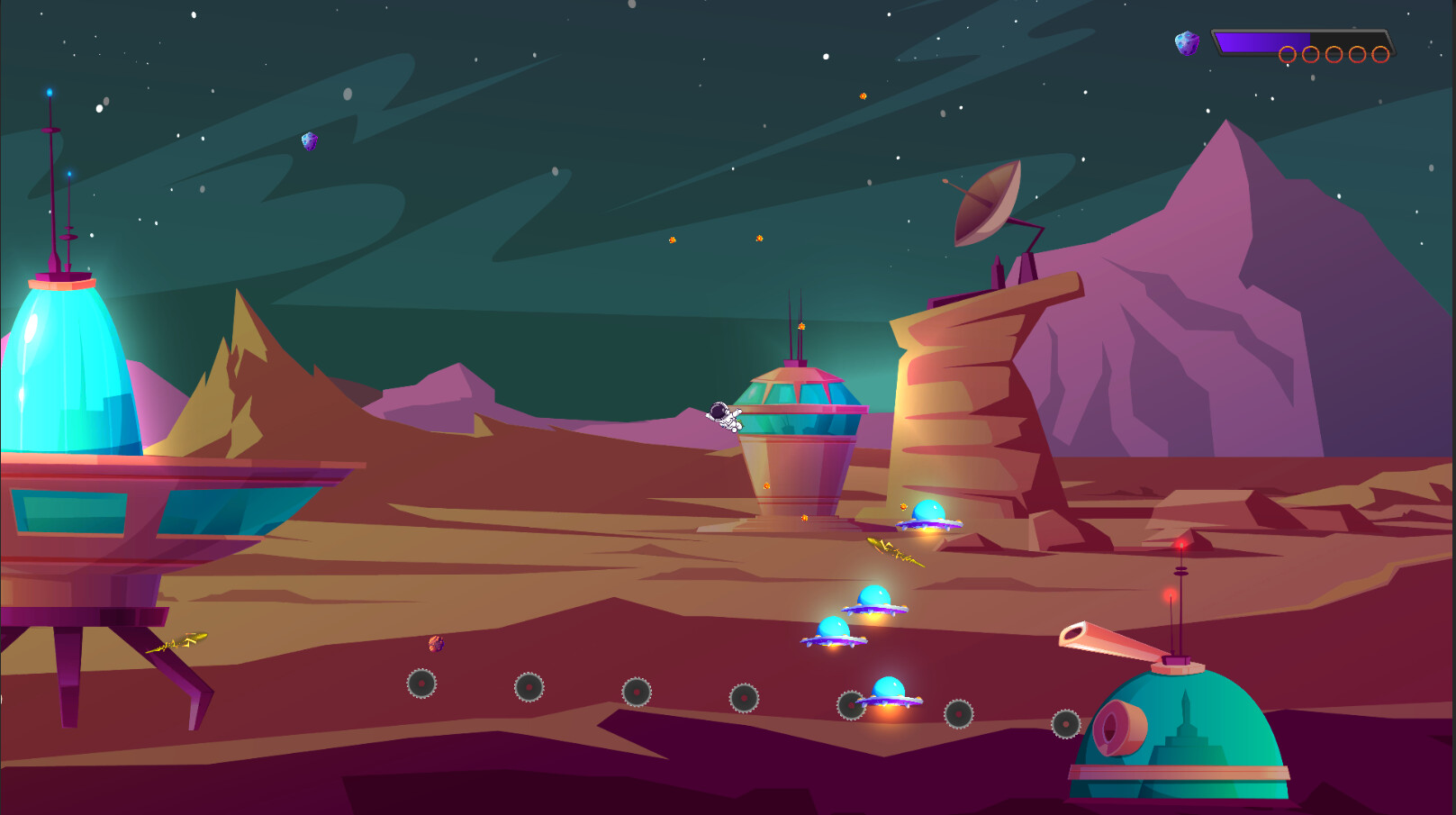Click the last orange ring counter on the HUD
This screenshot has width=1456, height=815.
[x=1380, y=54]
